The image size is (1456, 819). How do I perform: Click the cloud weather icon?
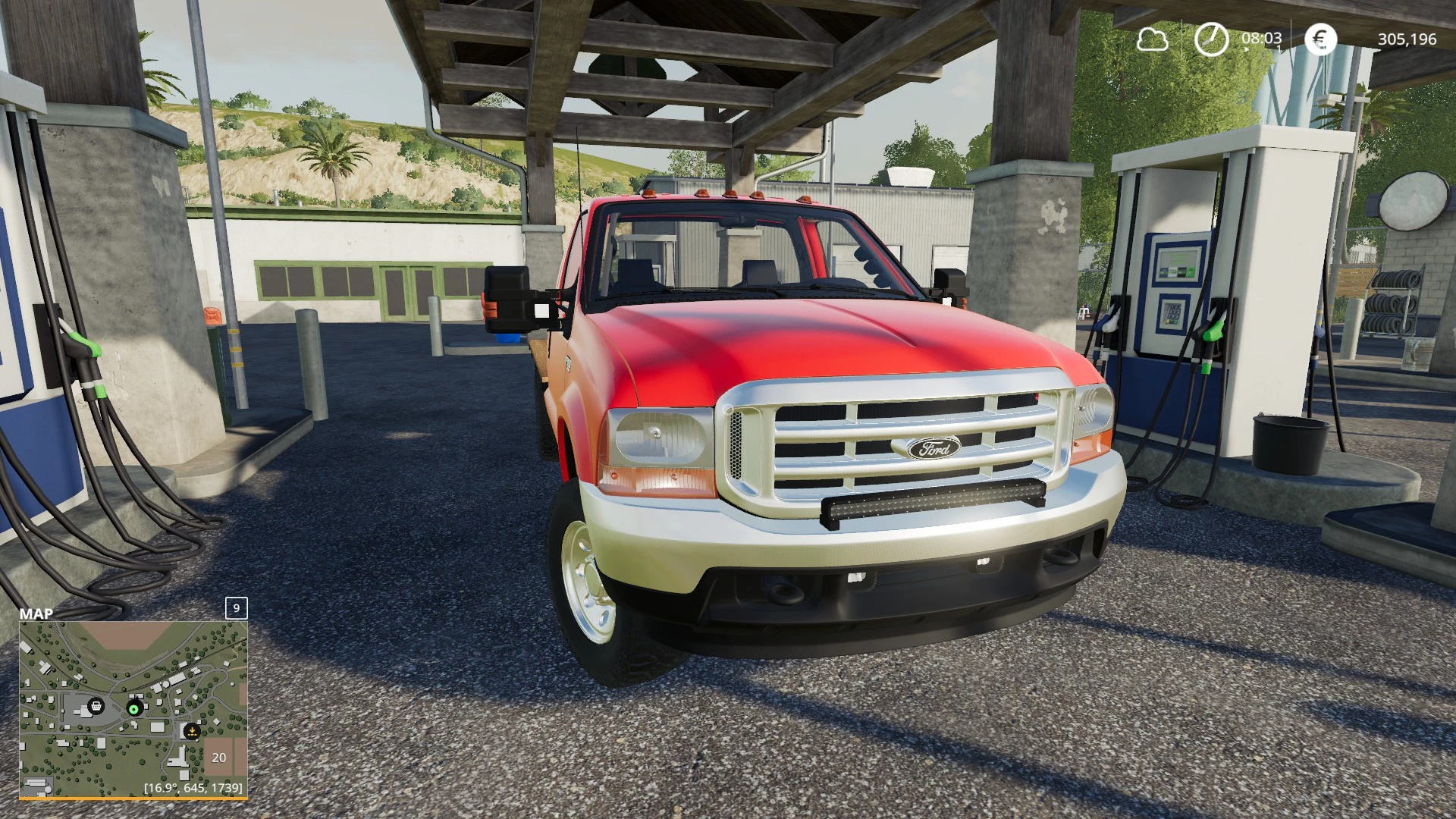(1152, 39)
